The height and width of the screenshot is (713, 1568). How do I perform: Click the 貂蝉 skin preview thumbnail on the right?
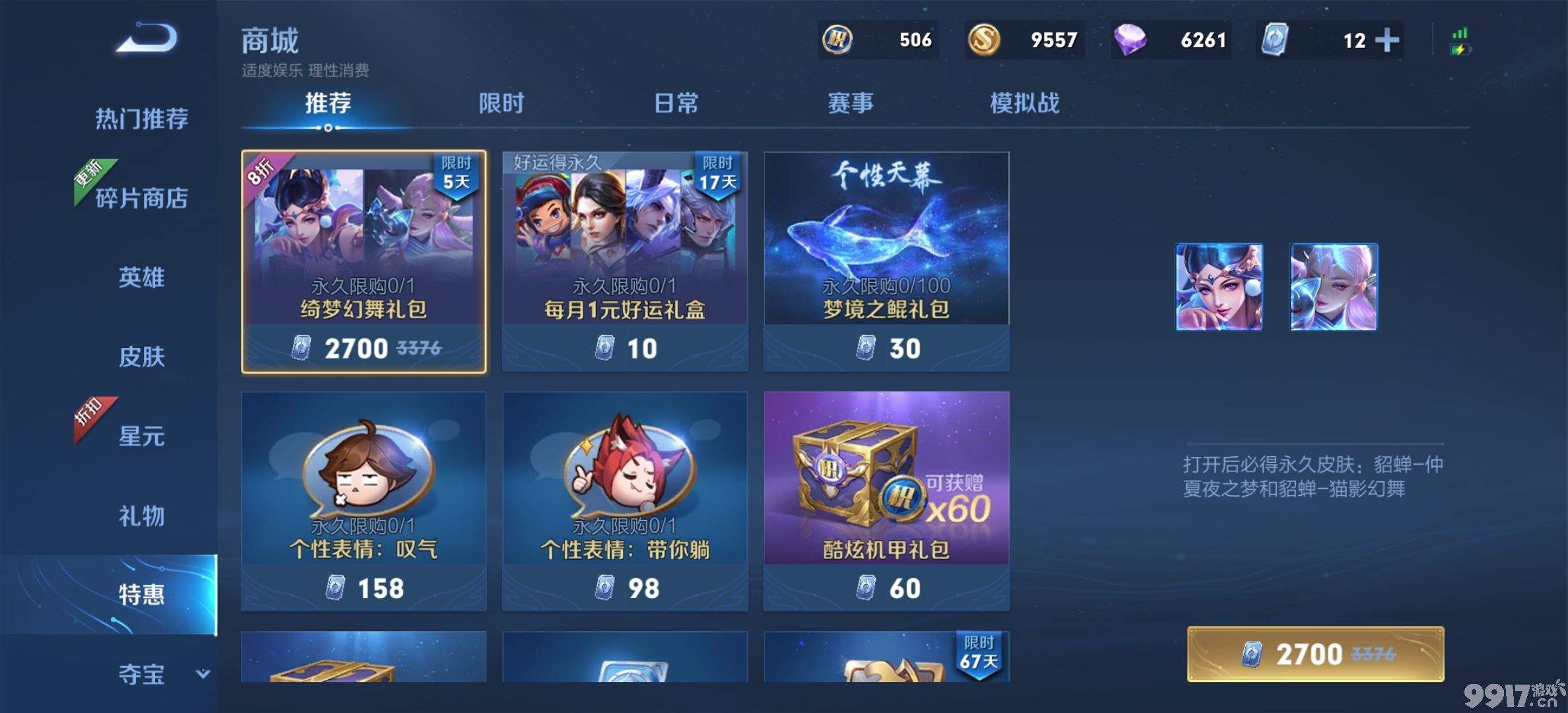click(1220, 287)
